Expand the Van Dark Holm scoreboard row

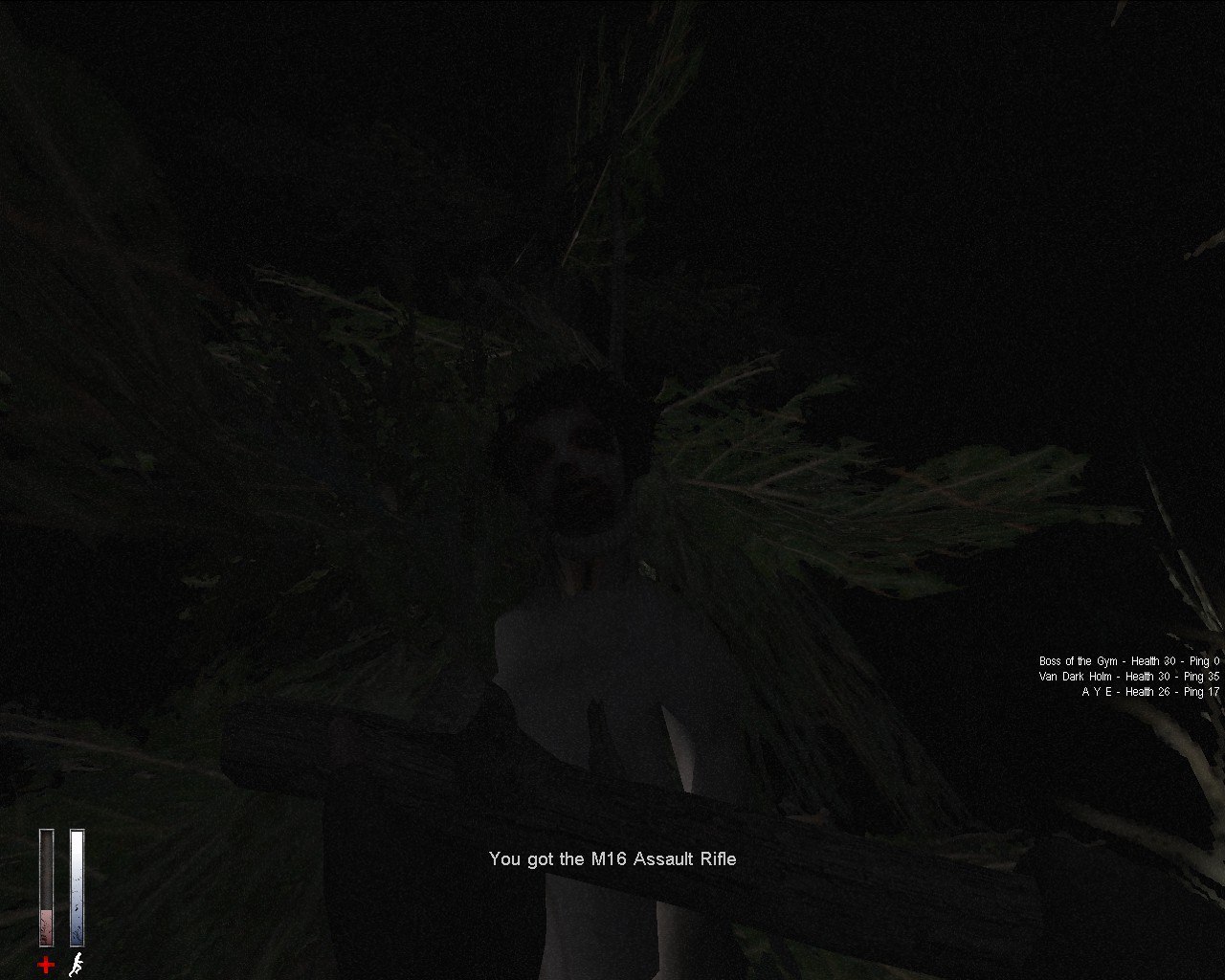point(1127,676)
